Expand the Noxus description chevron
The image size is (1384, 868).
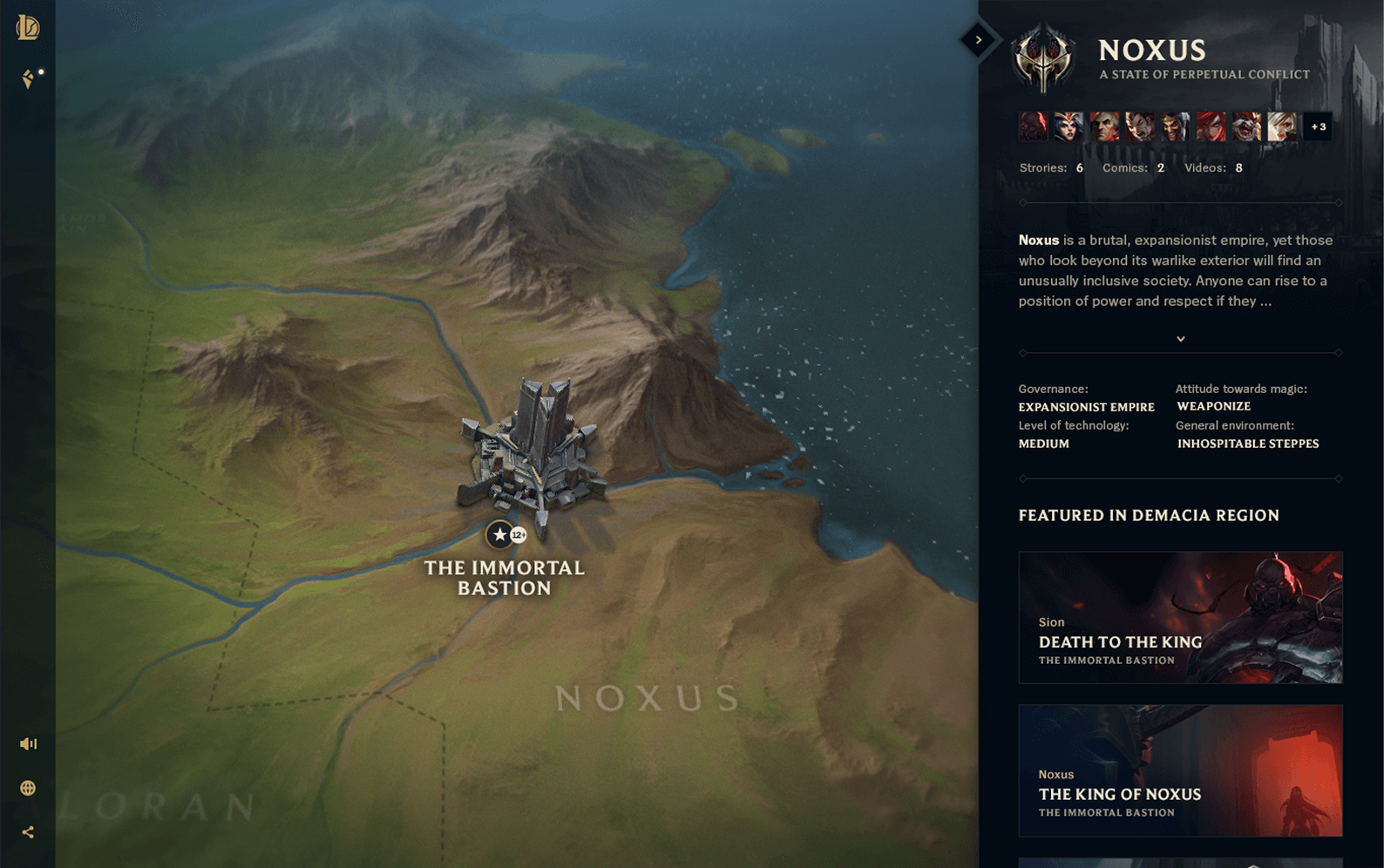[1181, 339]
